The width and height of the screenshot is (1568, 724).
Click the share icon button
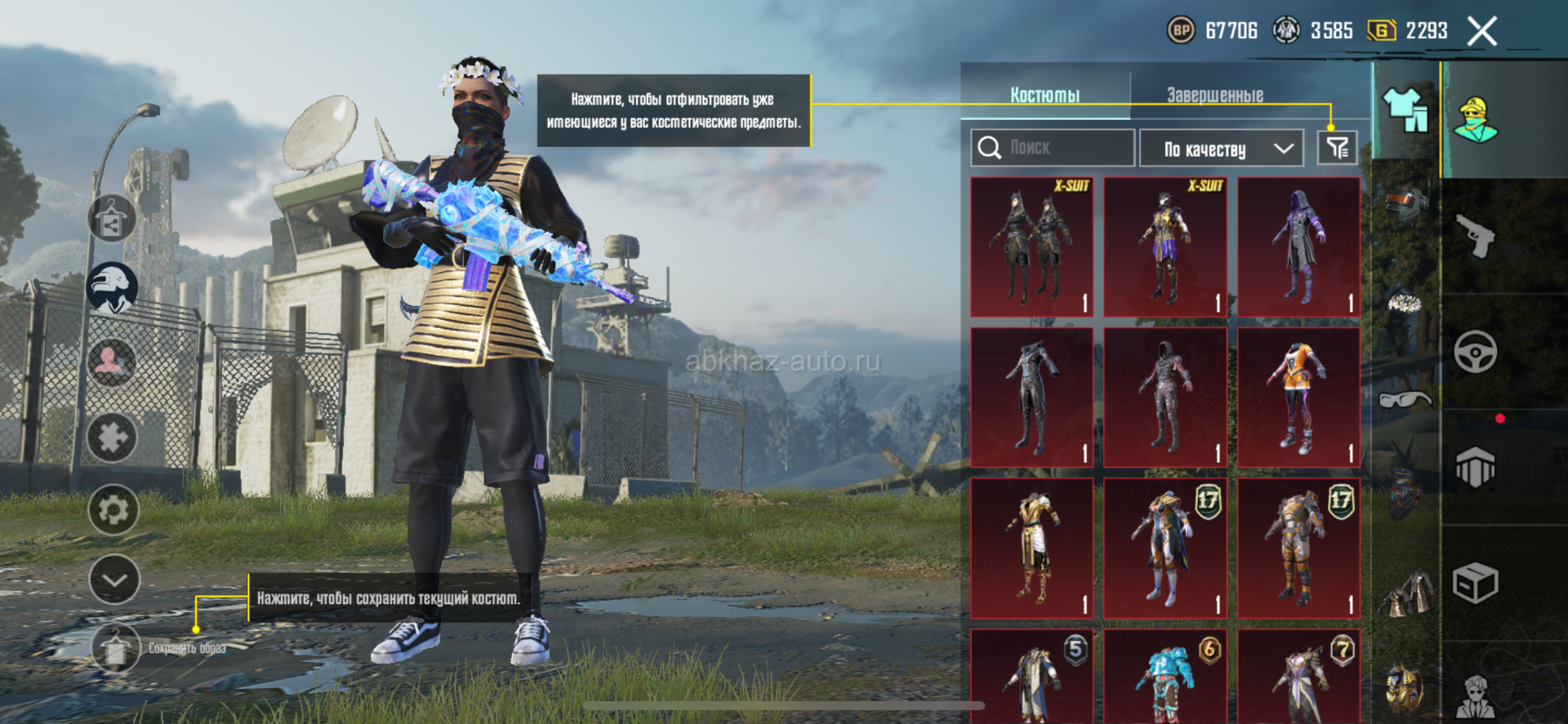click(112, 220)
